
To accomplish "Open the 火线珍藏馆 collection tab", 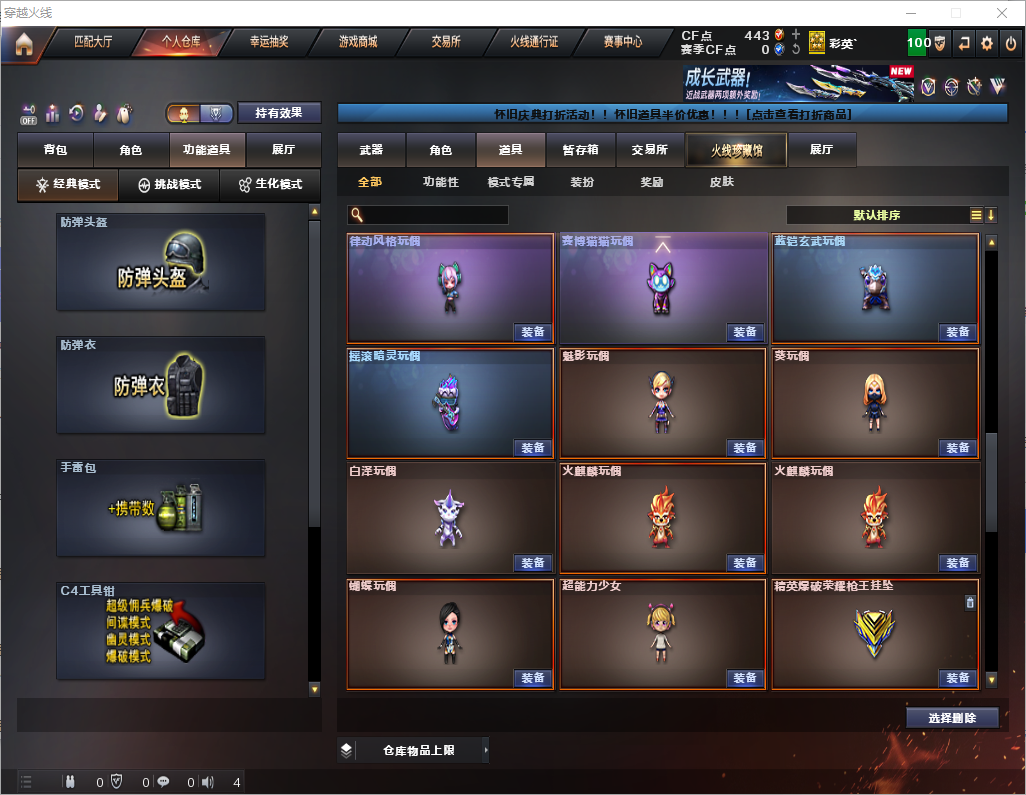I will click(736, 150).
